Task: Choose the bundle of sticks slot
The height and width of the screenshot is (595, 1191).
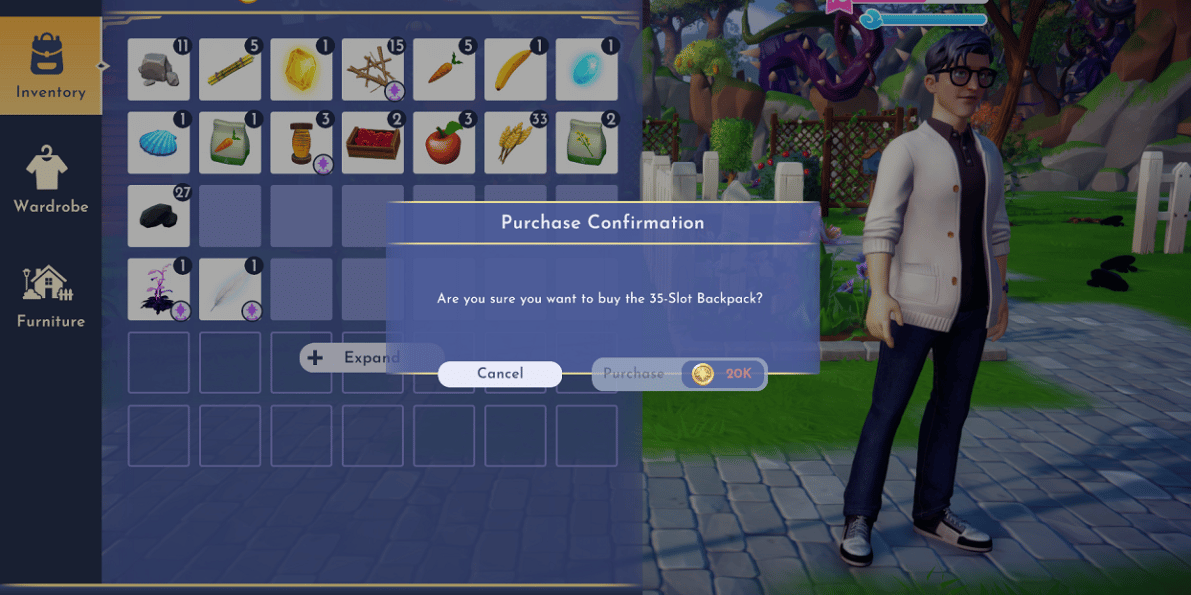Action: pos(372,70)
